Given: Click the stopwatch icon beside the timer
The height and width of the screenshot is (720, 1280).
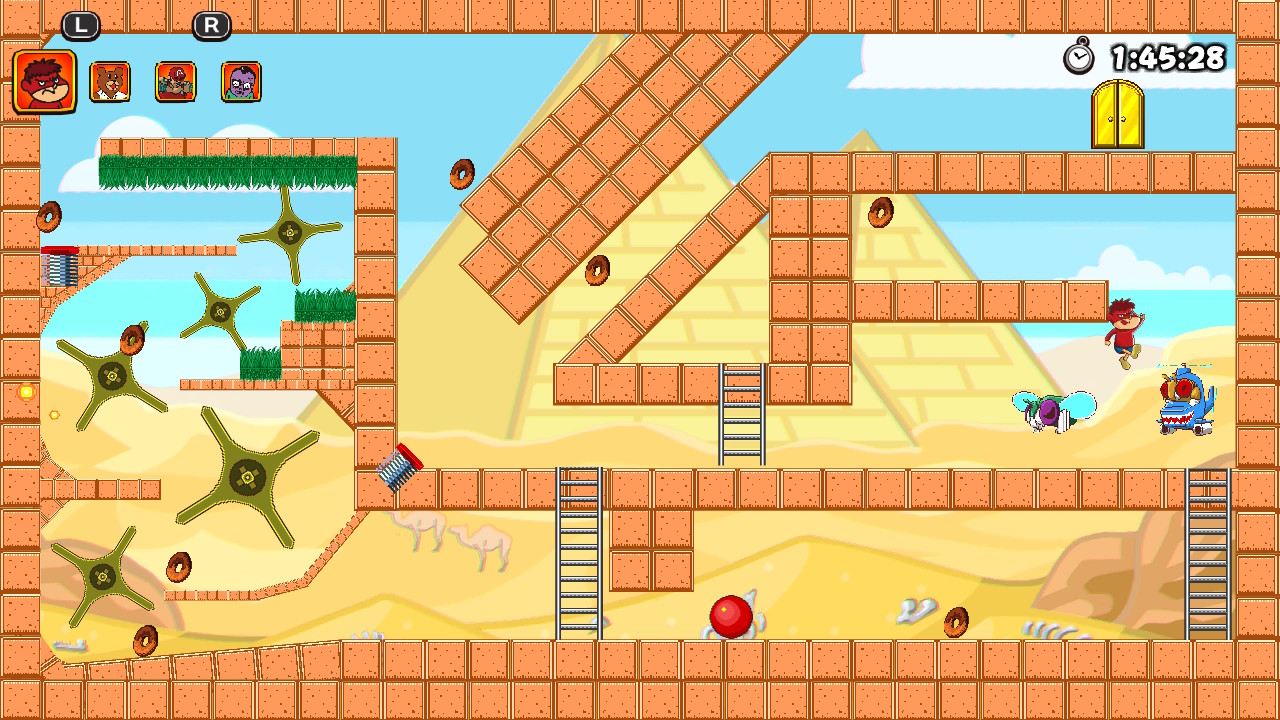Looking at the screenshot, I should (x=1077, y=58).
